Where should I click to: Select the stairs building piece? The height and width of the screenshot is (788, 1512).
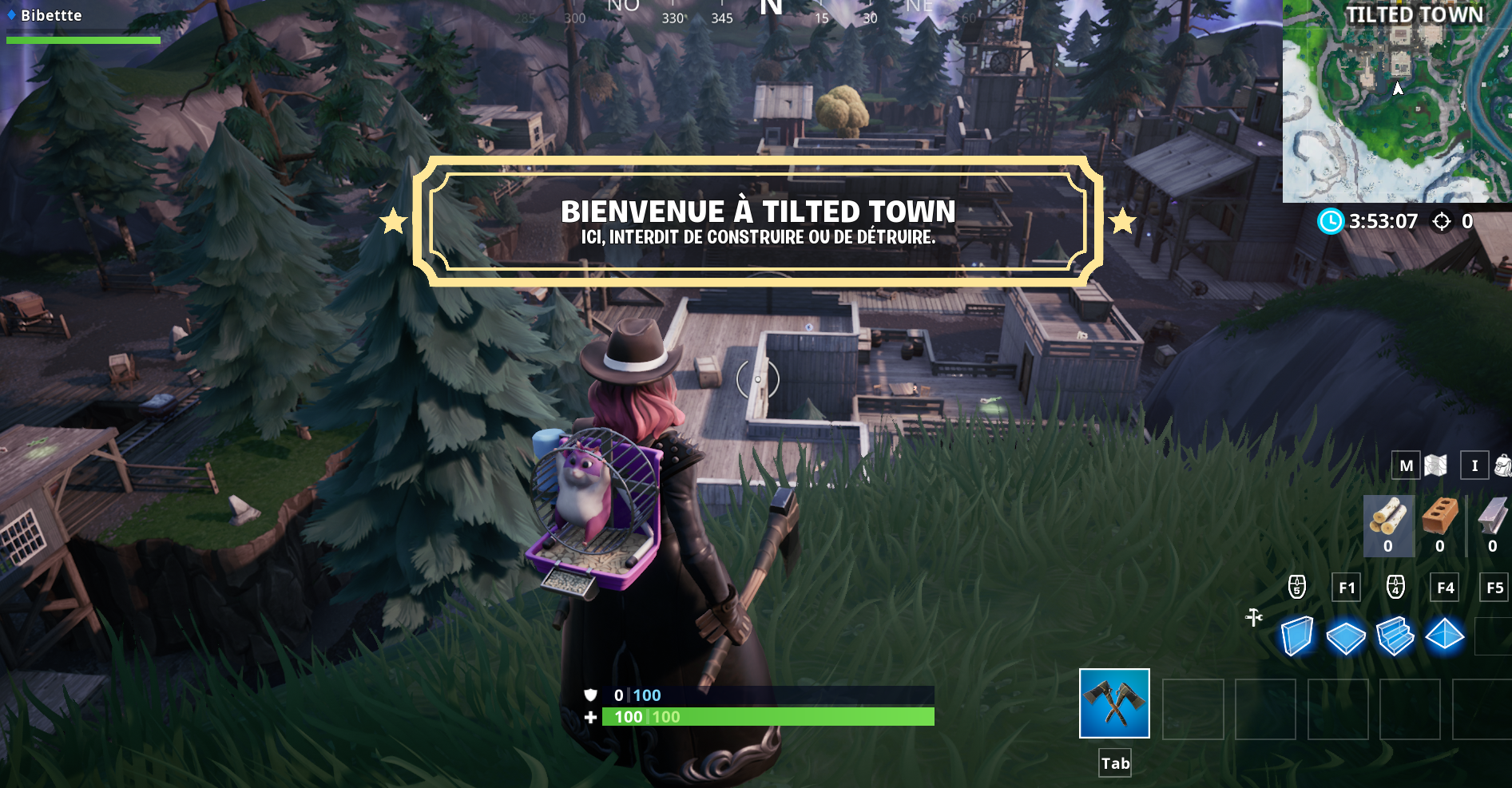[x=1396, y=636]
